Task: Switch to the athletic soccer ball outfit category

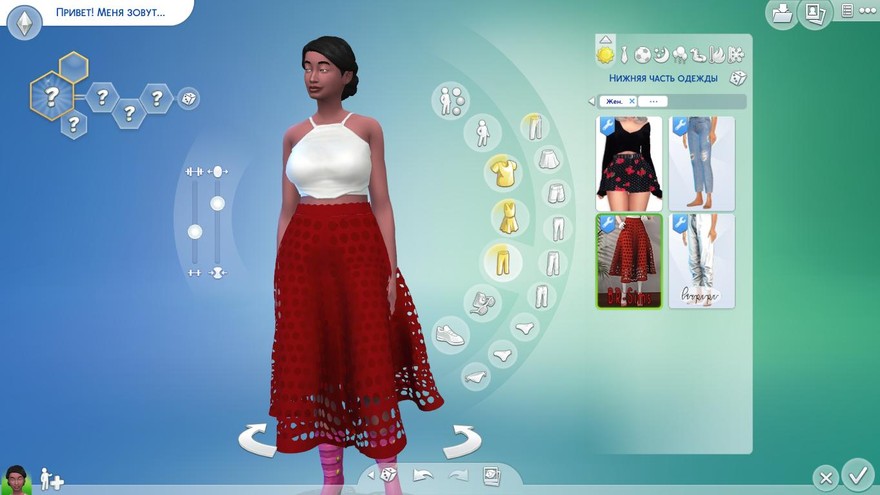Action: coord(643,54)
